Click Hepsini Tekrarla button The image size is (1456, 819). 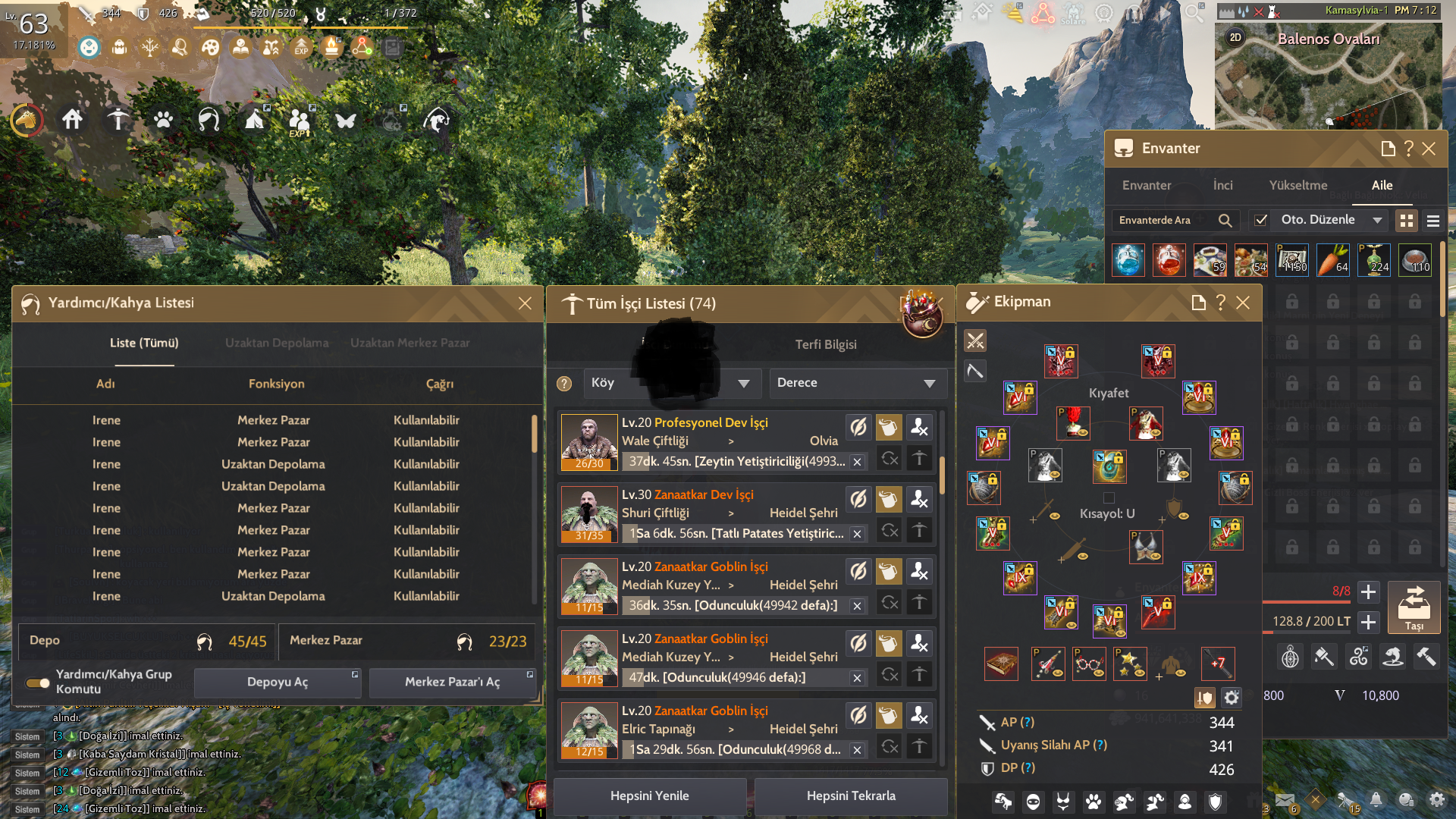click(851, 795)
